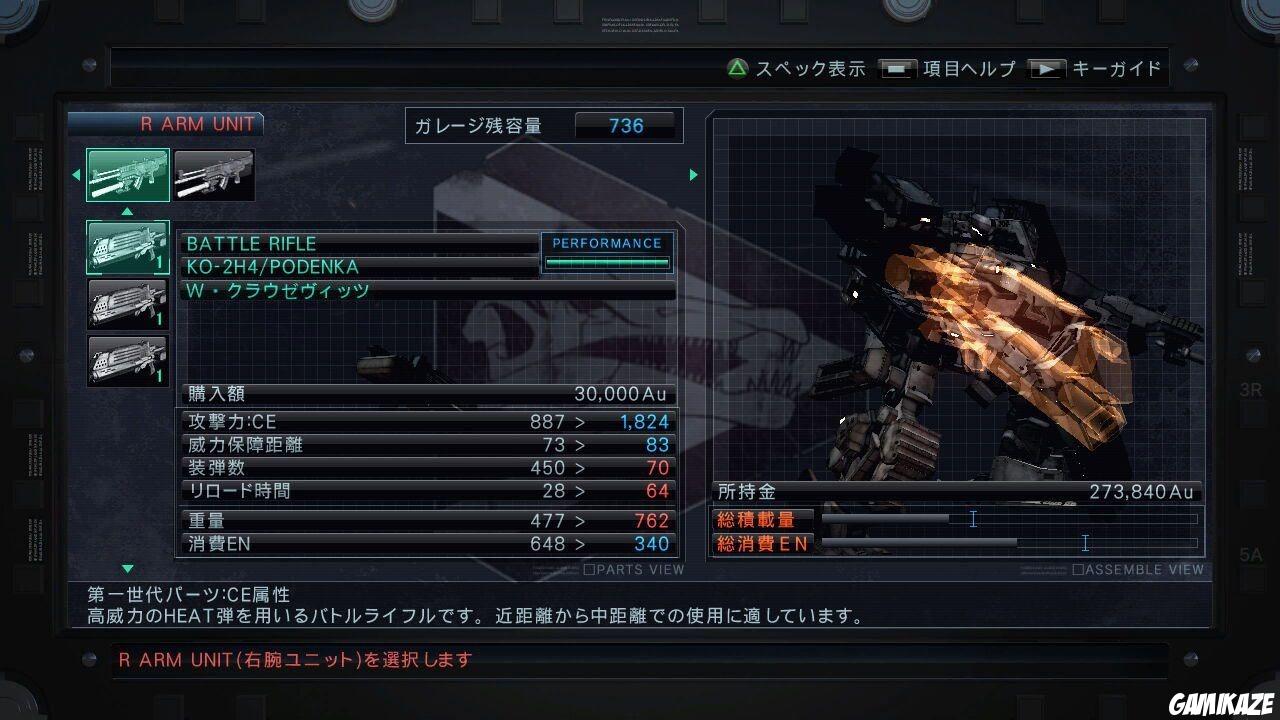This screenshot has width=1280, height=720.
Task: Click the PERFORMANCE gauge bar
Action: (607, 260)
